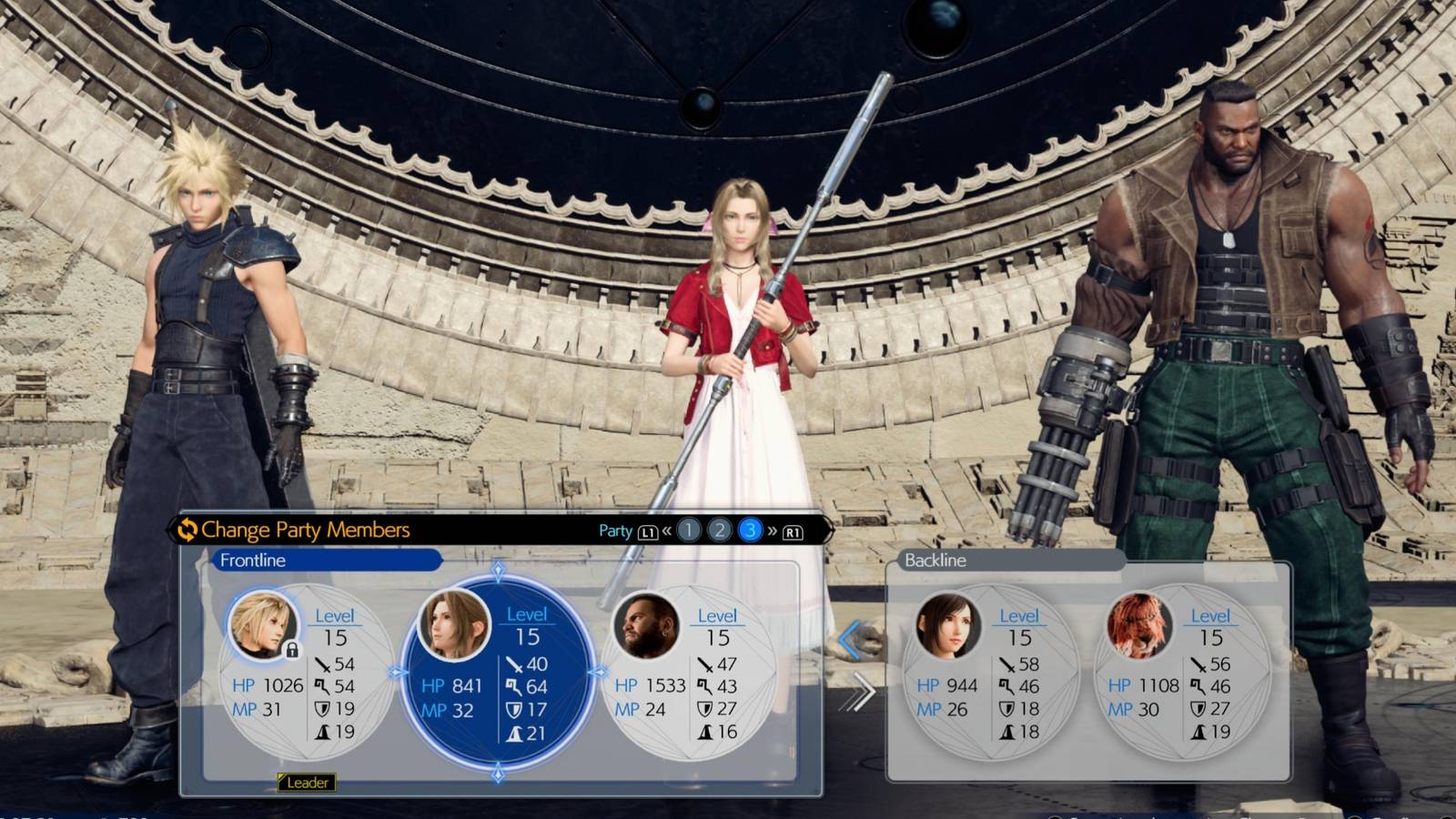Switch to party preset 1

point(689,531)
